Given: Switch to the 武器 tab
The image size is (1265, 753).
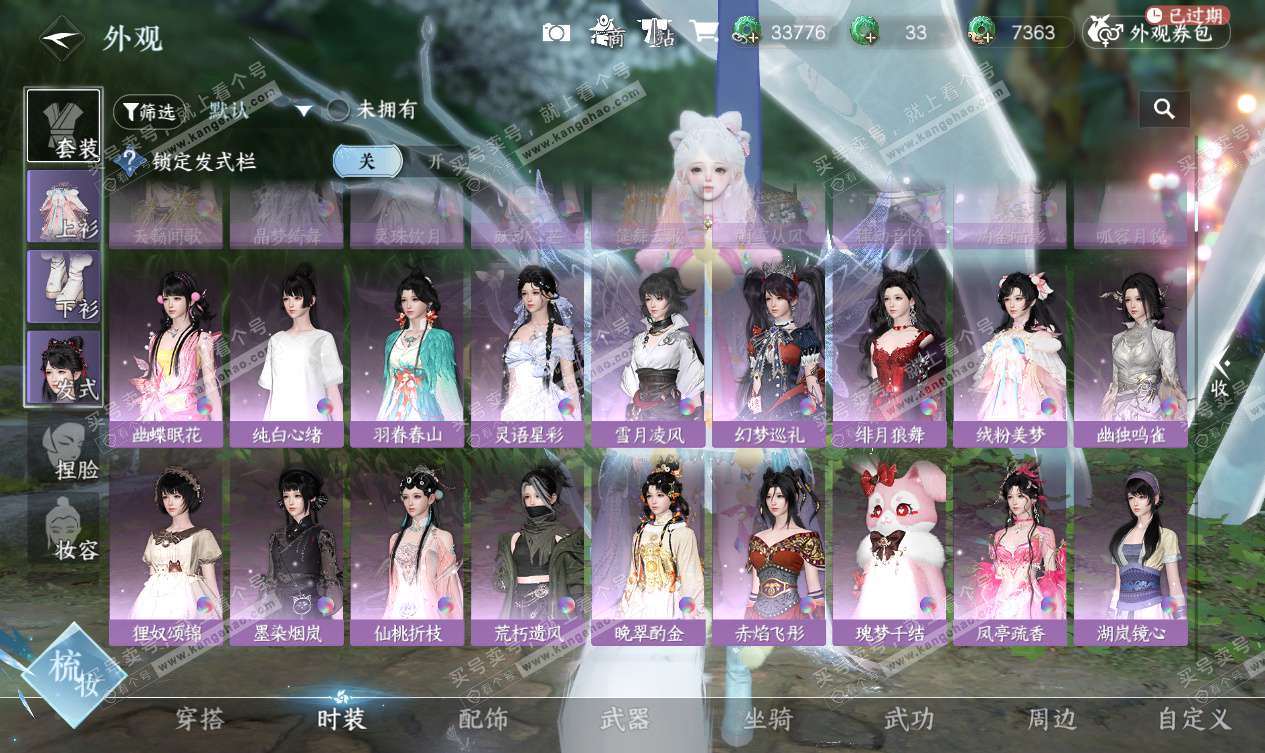Looking at the screenshot, I should [625, 719].
